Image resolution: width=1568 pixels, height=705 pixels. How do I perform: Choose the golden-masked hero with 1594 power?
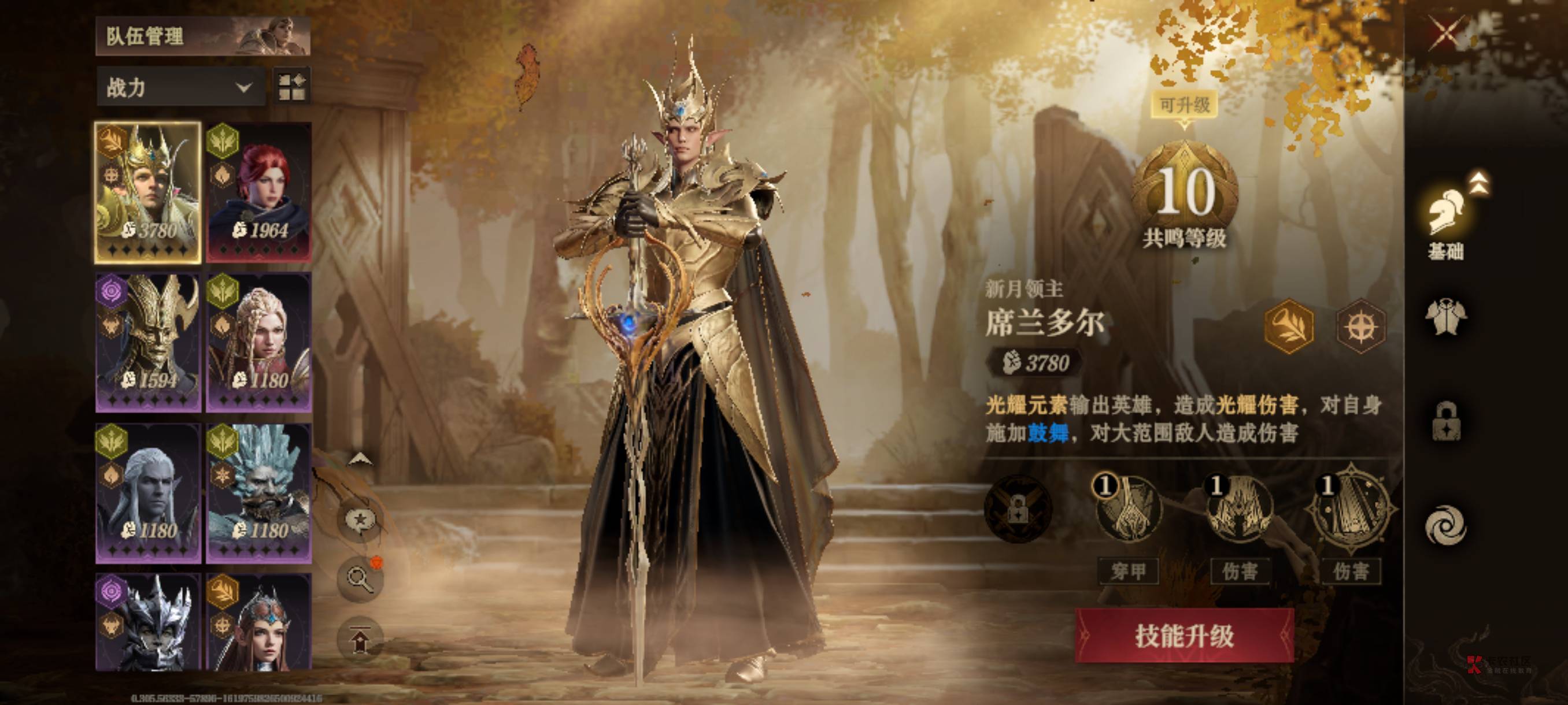click(x=148, y=343)
